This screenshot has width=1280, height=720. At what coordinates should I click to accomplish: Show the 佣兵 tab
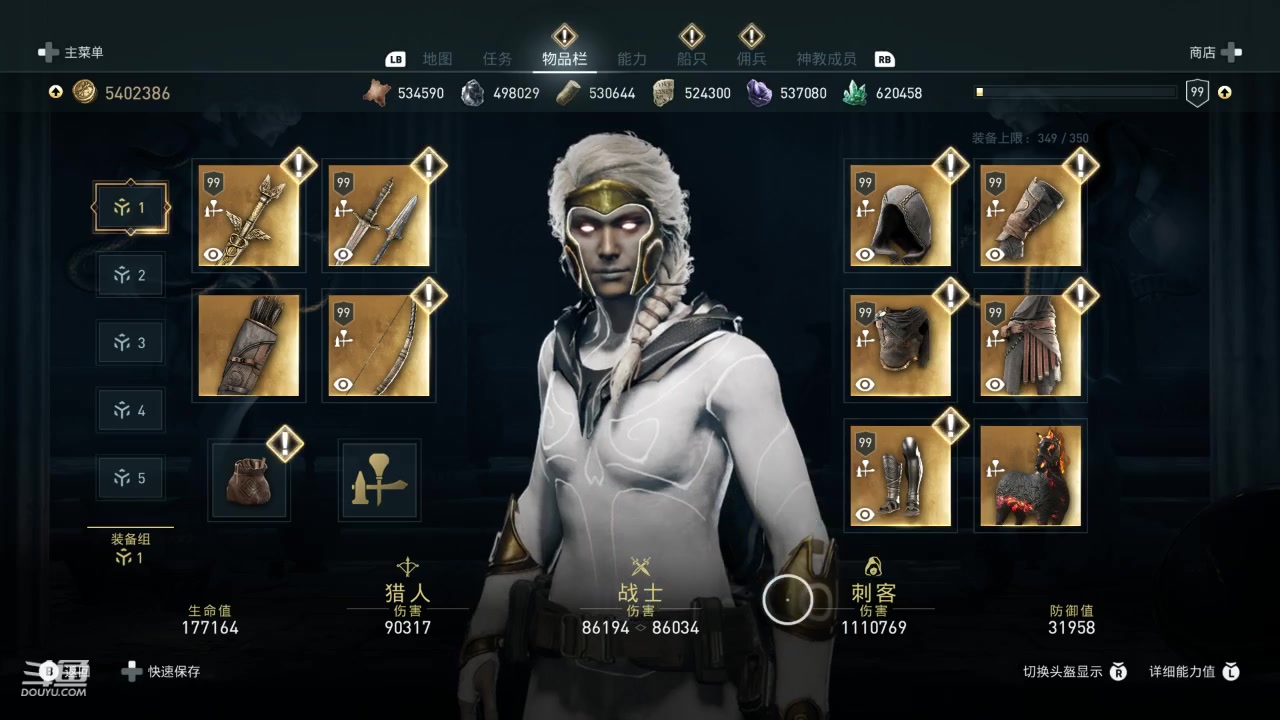tap(751, 59)
